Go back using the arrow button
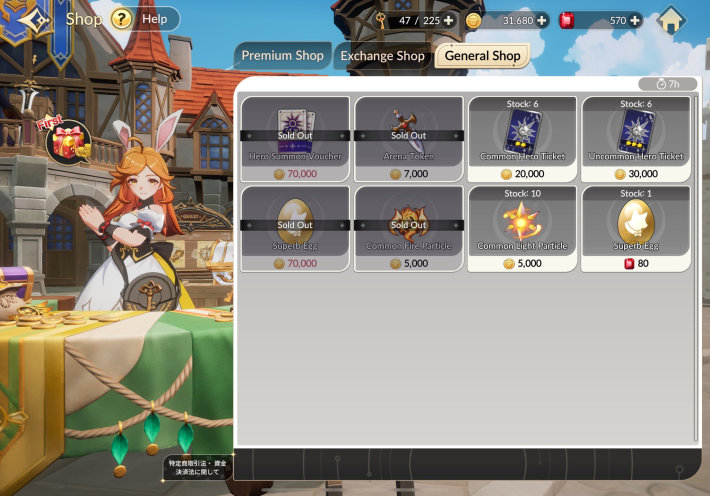710x496 pixels. point(32,20)
